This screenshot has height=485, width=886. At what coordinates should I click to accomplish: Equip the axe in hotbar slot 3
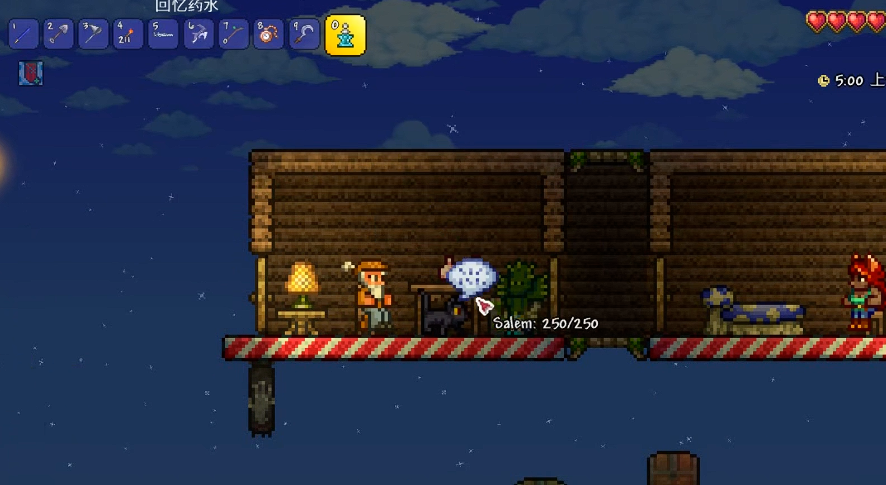[94, 34]
